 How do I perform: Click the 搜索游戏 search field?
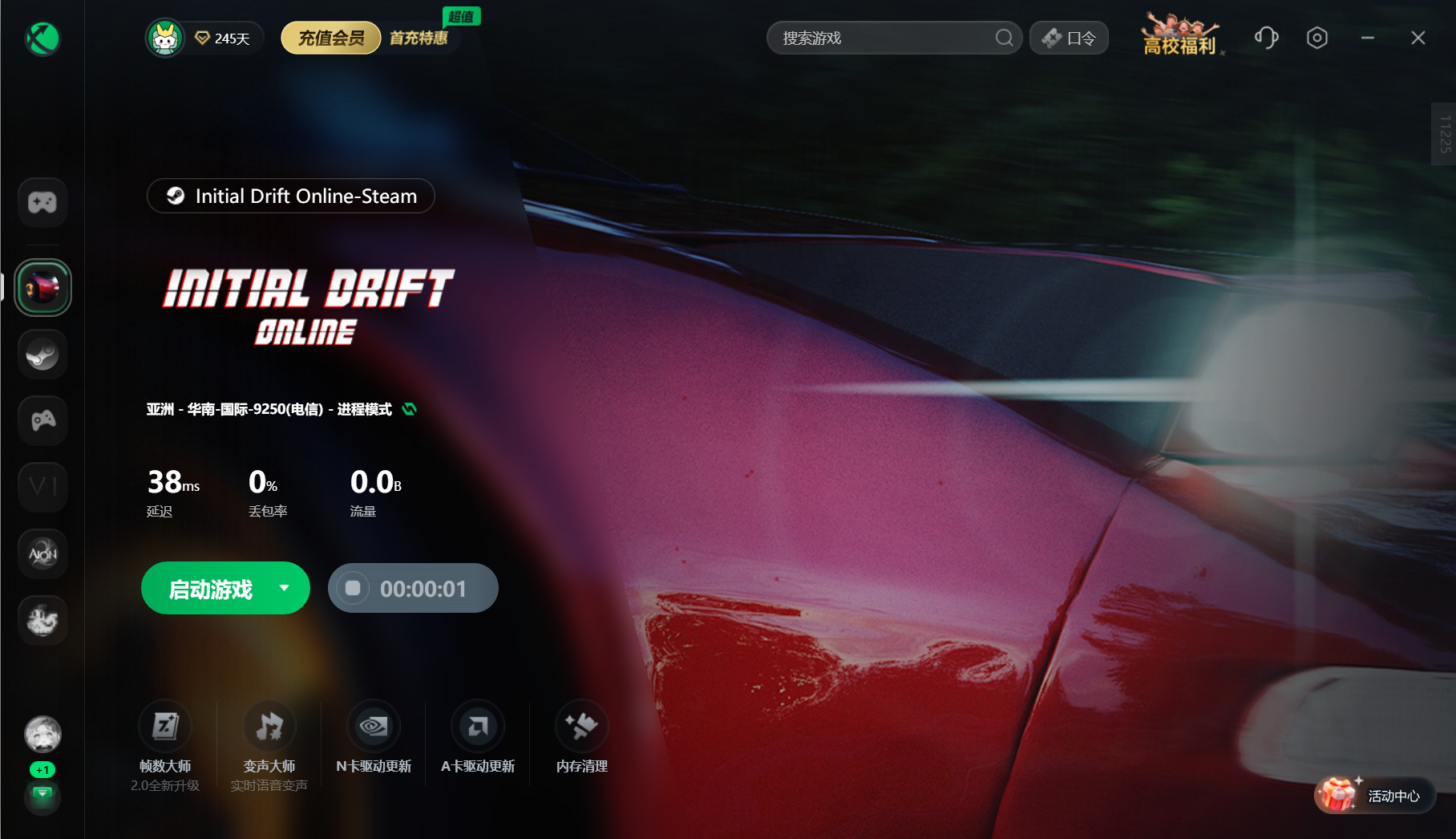pyautogui.click(x=882, y=38)
